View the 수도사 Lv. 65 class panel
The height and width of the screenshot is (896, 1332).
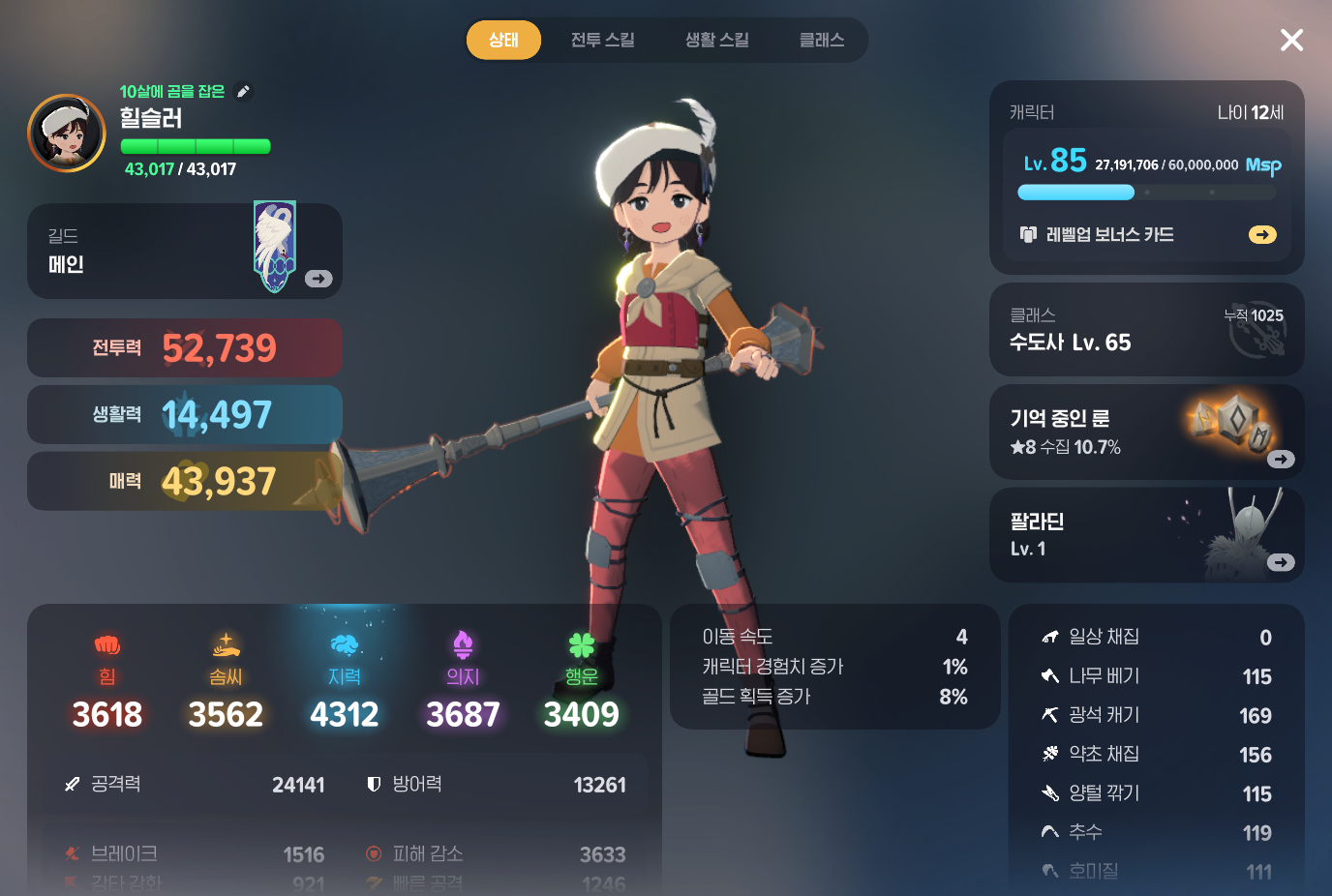[x=1146, y=330]
